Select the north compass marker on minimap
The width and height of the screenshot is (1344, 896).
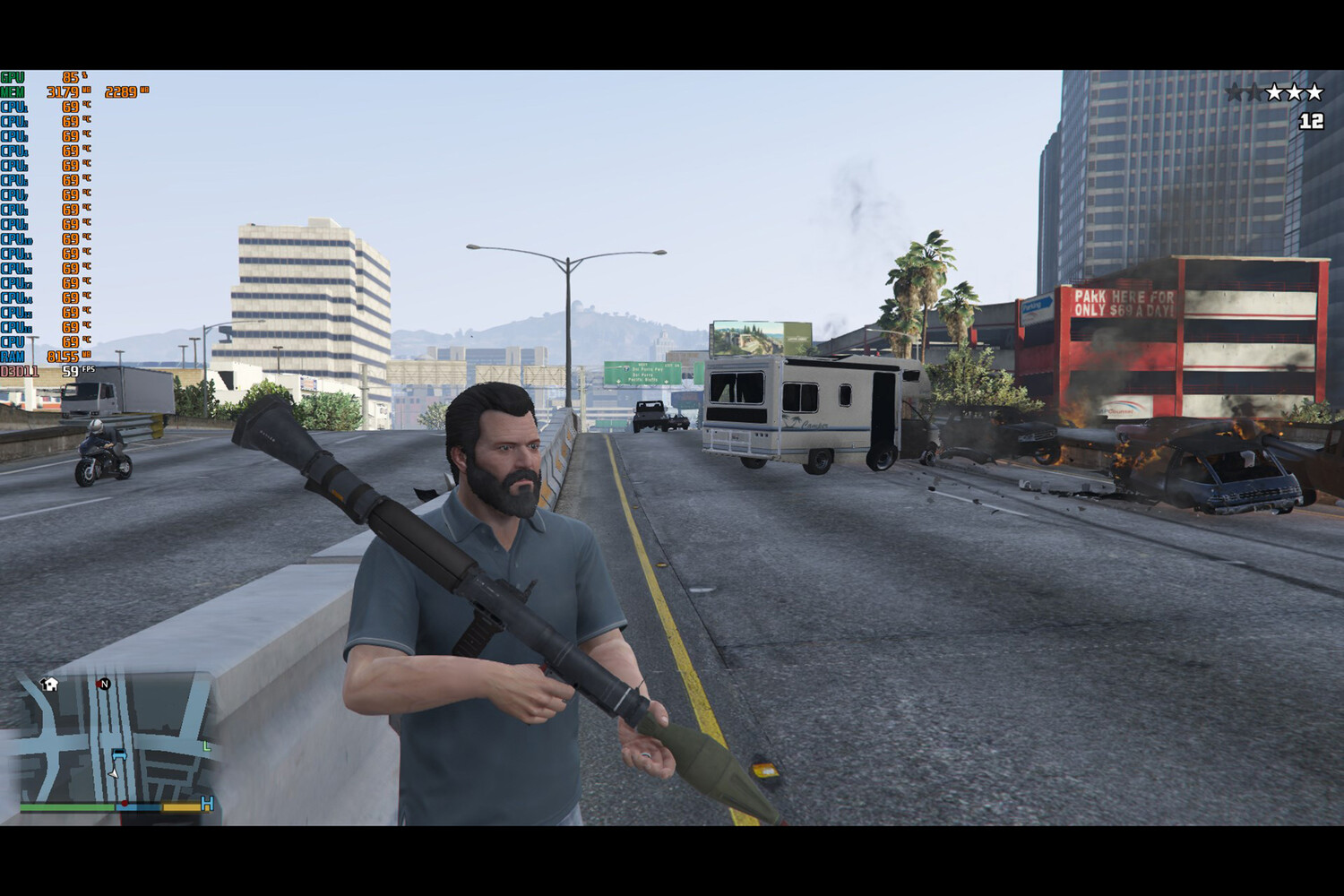(x=104, y=684)
